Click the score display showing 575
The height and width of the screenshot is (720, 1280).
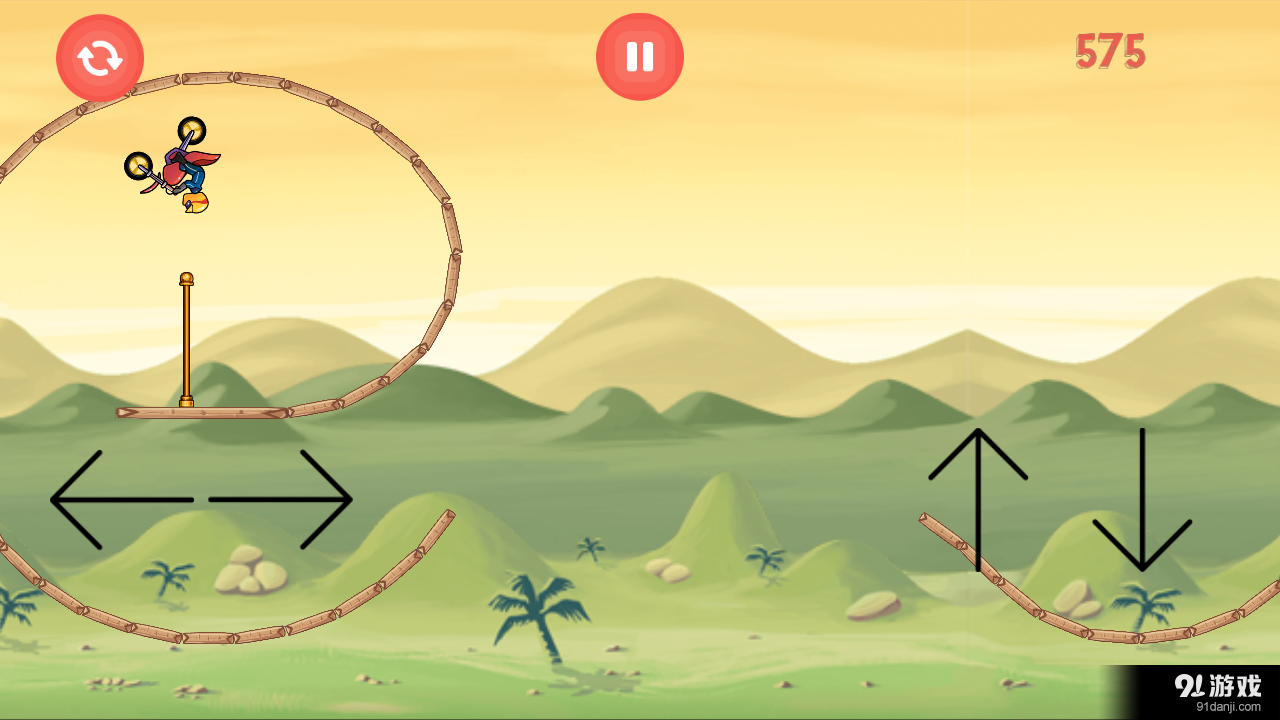click(x=1110, y=50)
